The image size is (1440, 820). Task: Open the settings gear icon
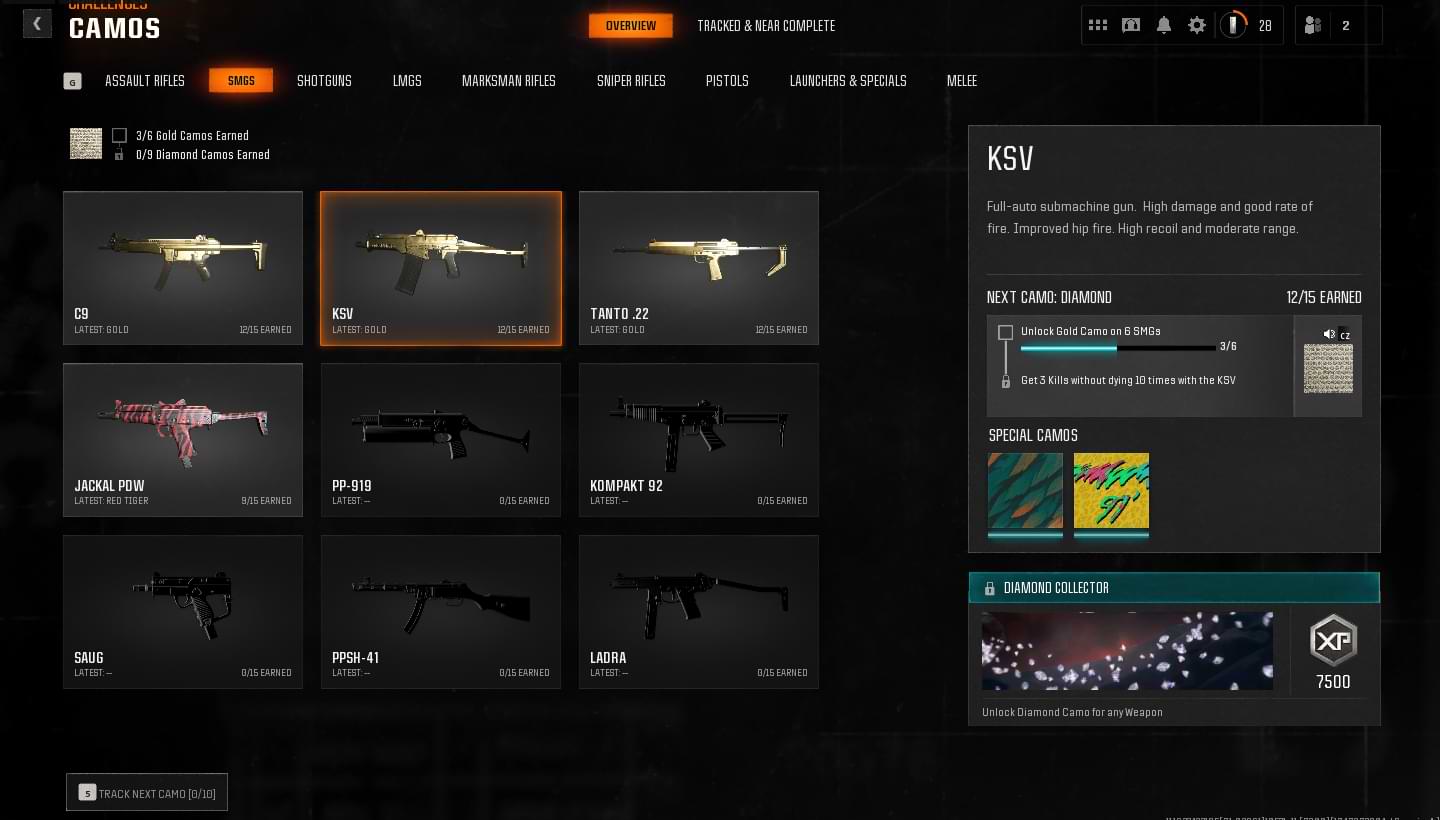(x=1197, y=26)
